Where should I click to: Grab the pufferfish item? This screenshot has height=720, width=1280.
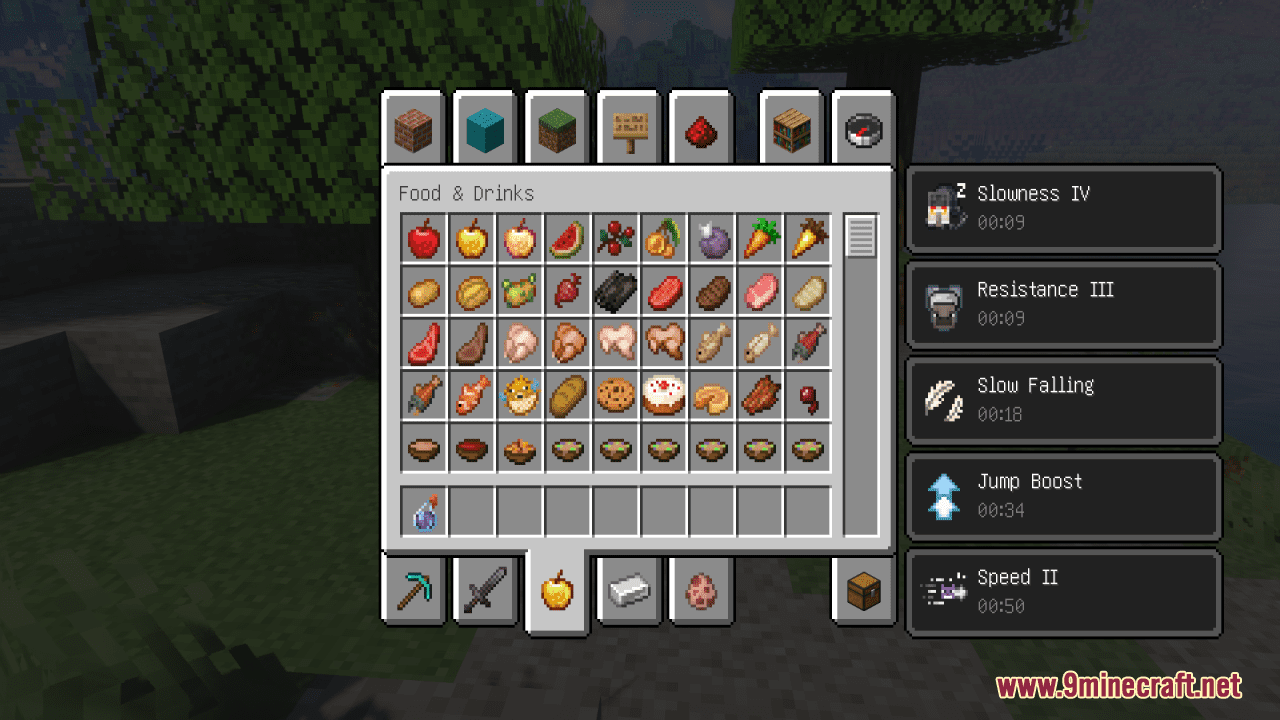pos(519,395)
